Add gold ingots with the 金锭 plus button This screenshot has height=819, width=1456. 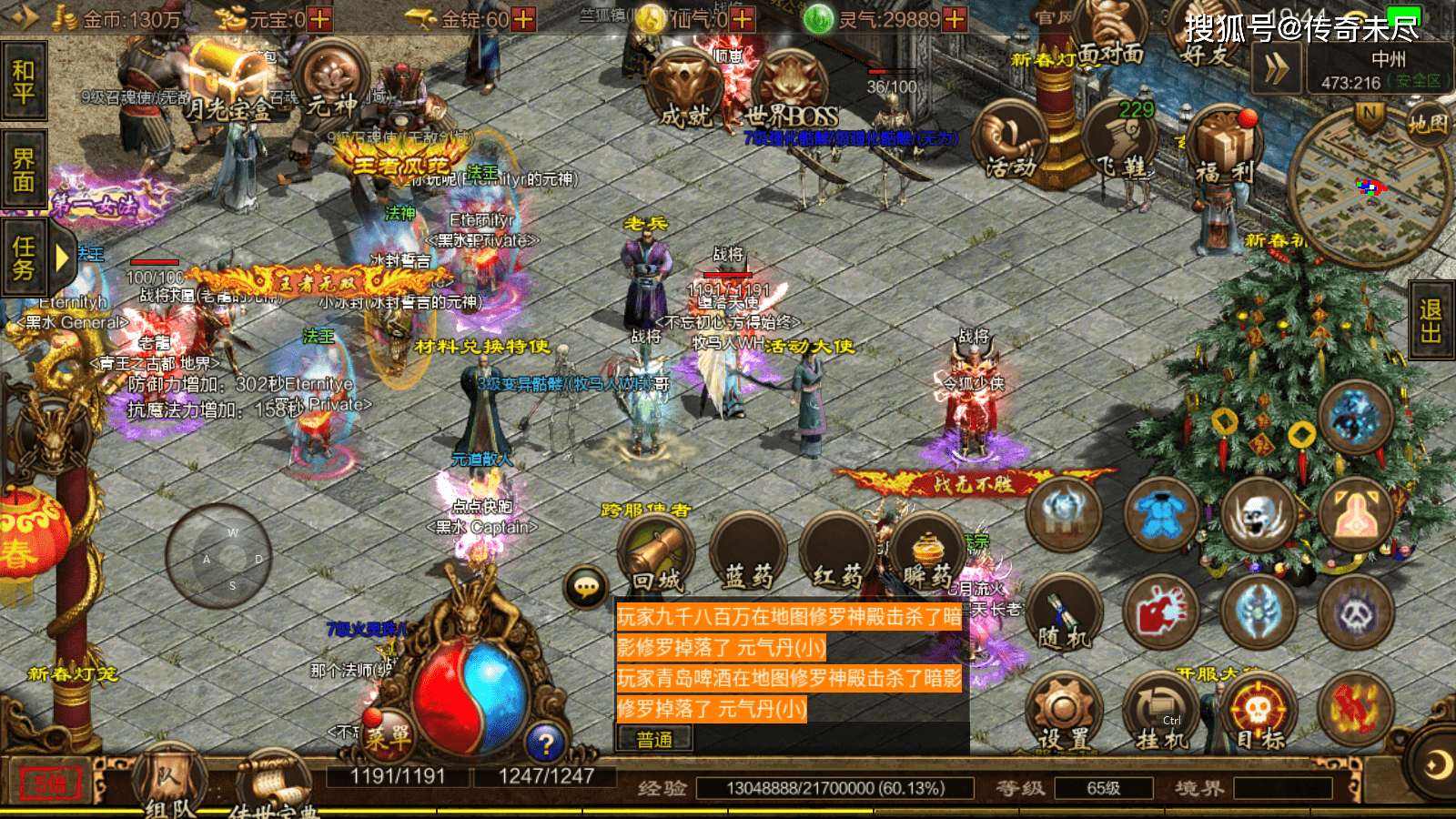pos(523,19)
